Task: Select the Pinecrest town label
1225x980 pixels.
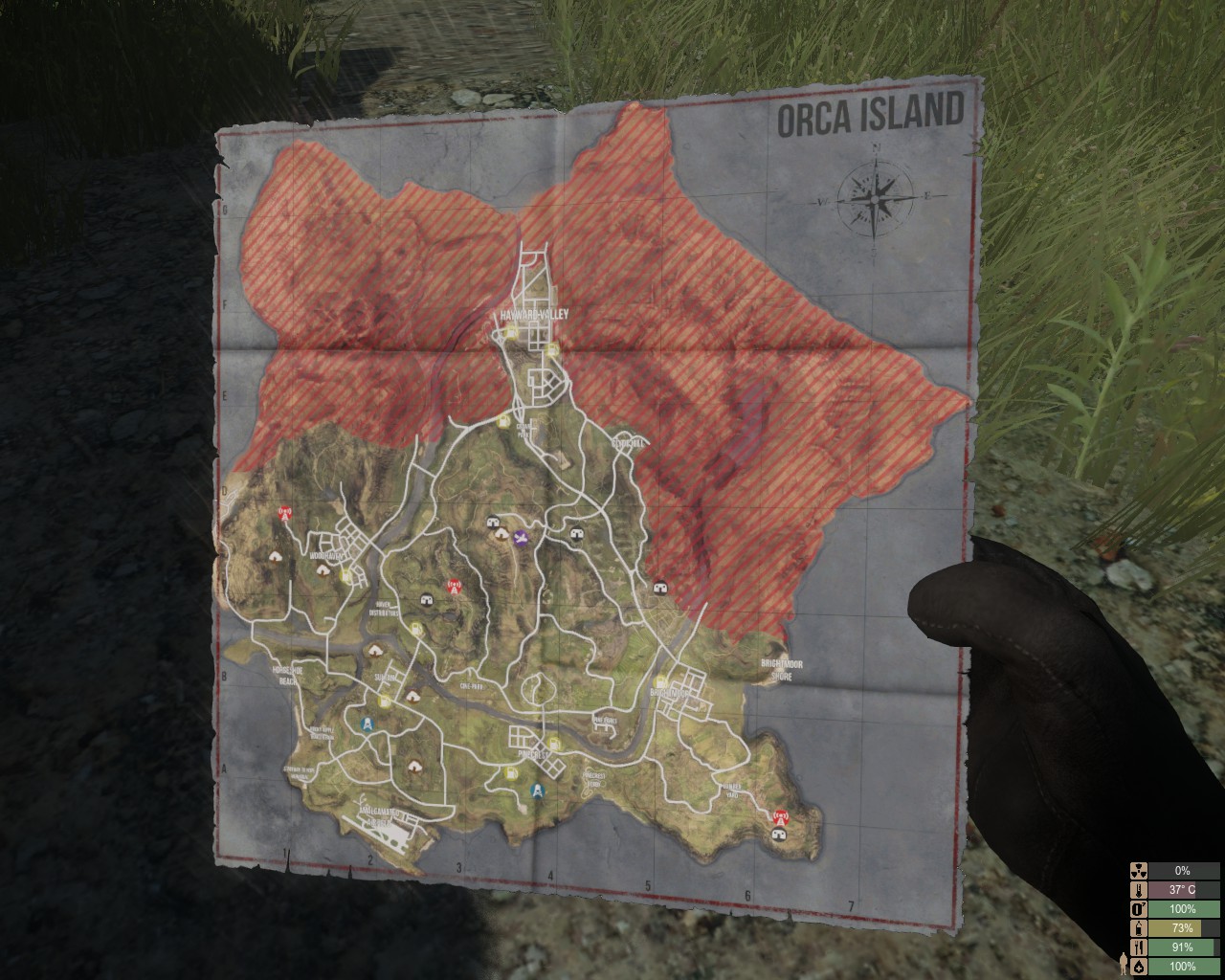Action: 532,755
